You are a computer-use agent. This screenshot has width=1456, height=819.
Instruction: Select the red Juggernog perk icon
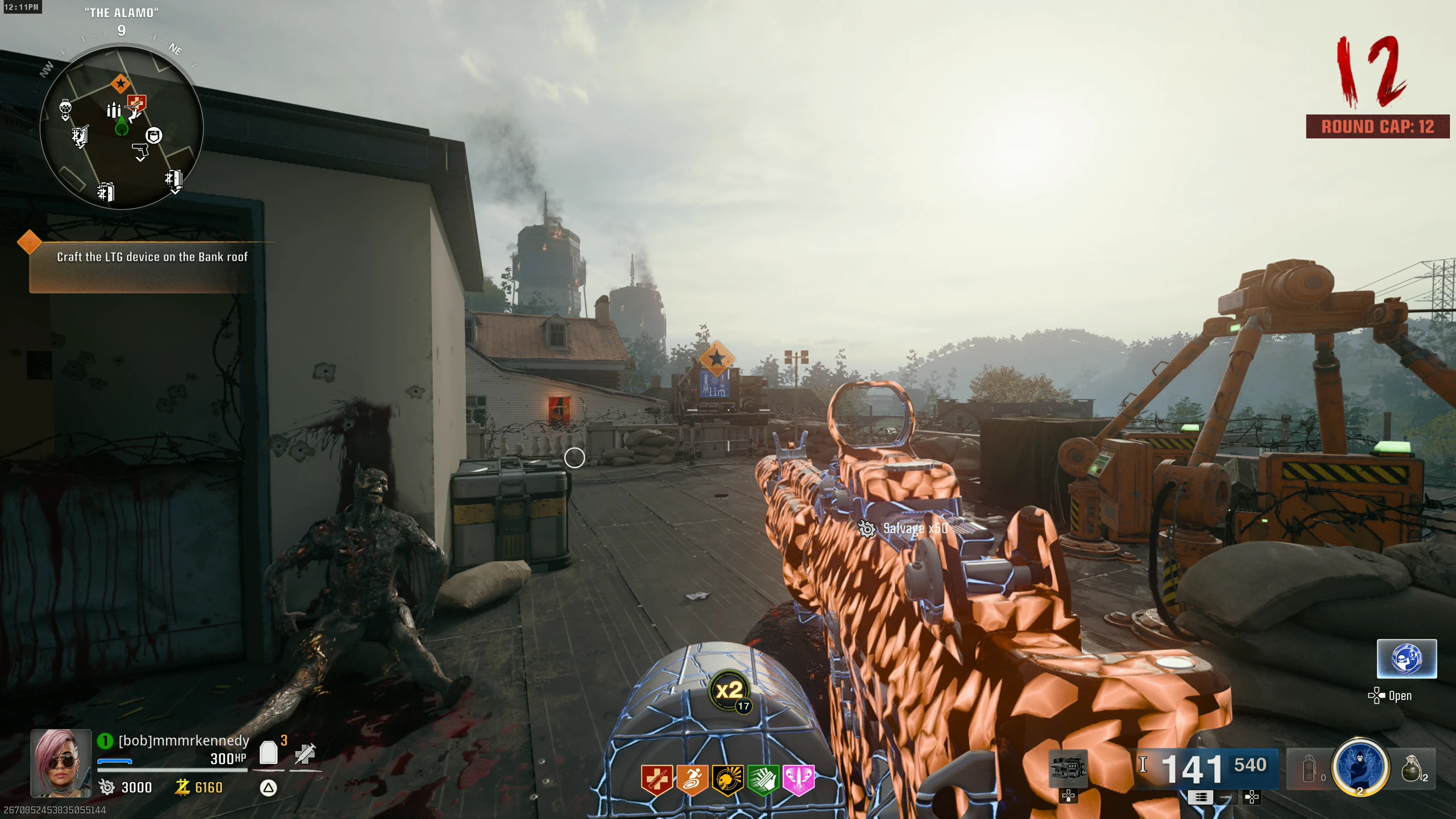coord(657,779)
